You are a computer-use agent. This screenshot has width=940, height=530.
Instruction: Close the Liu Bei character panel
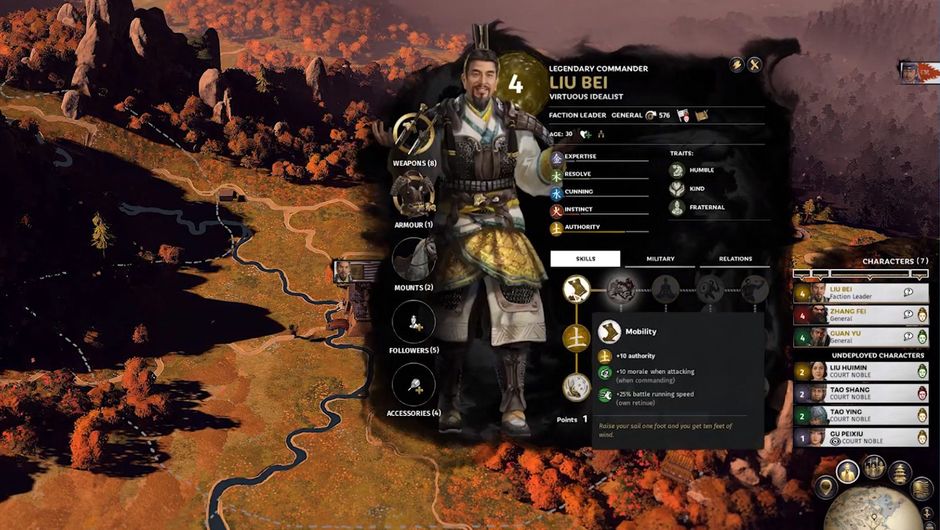tap(755, 65)
